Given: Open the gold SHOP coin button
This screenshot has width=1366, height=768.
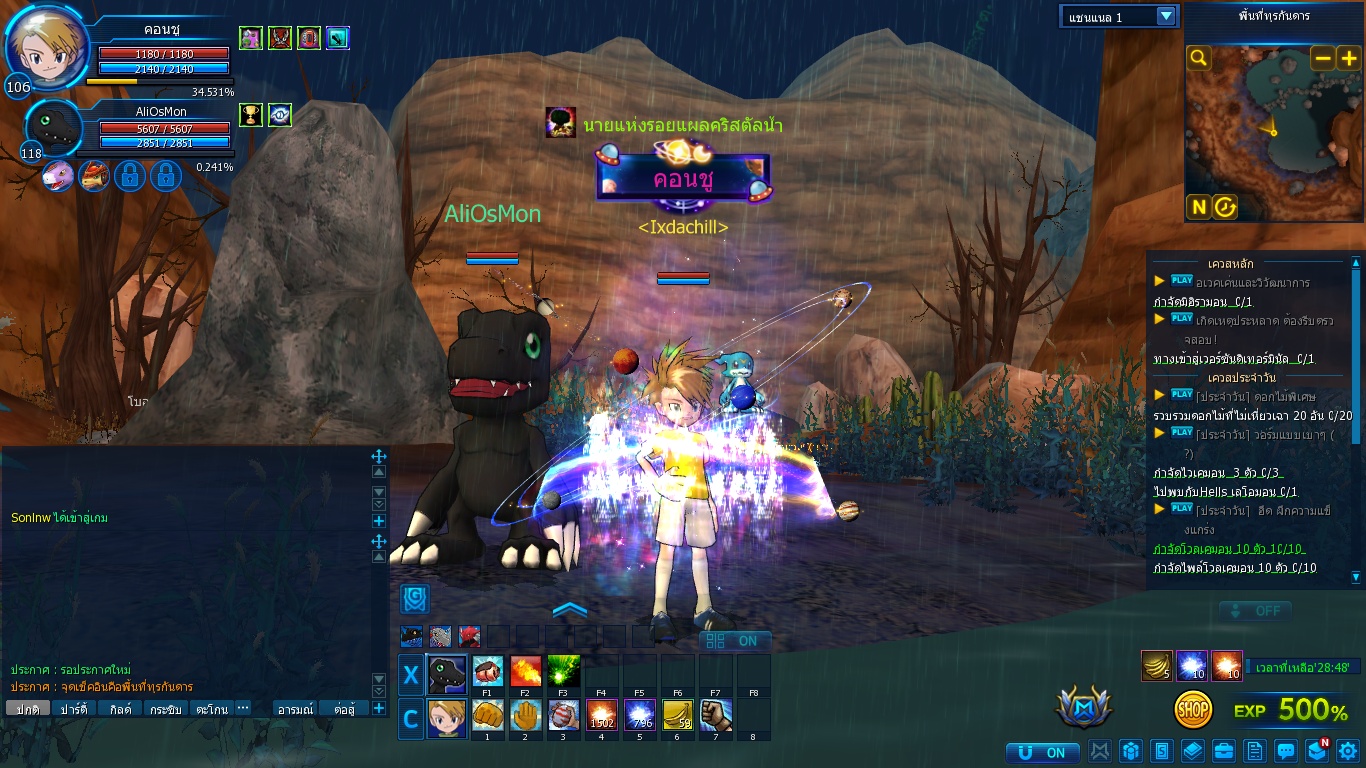Looking at the screenshot, I should coord(1193,709).
